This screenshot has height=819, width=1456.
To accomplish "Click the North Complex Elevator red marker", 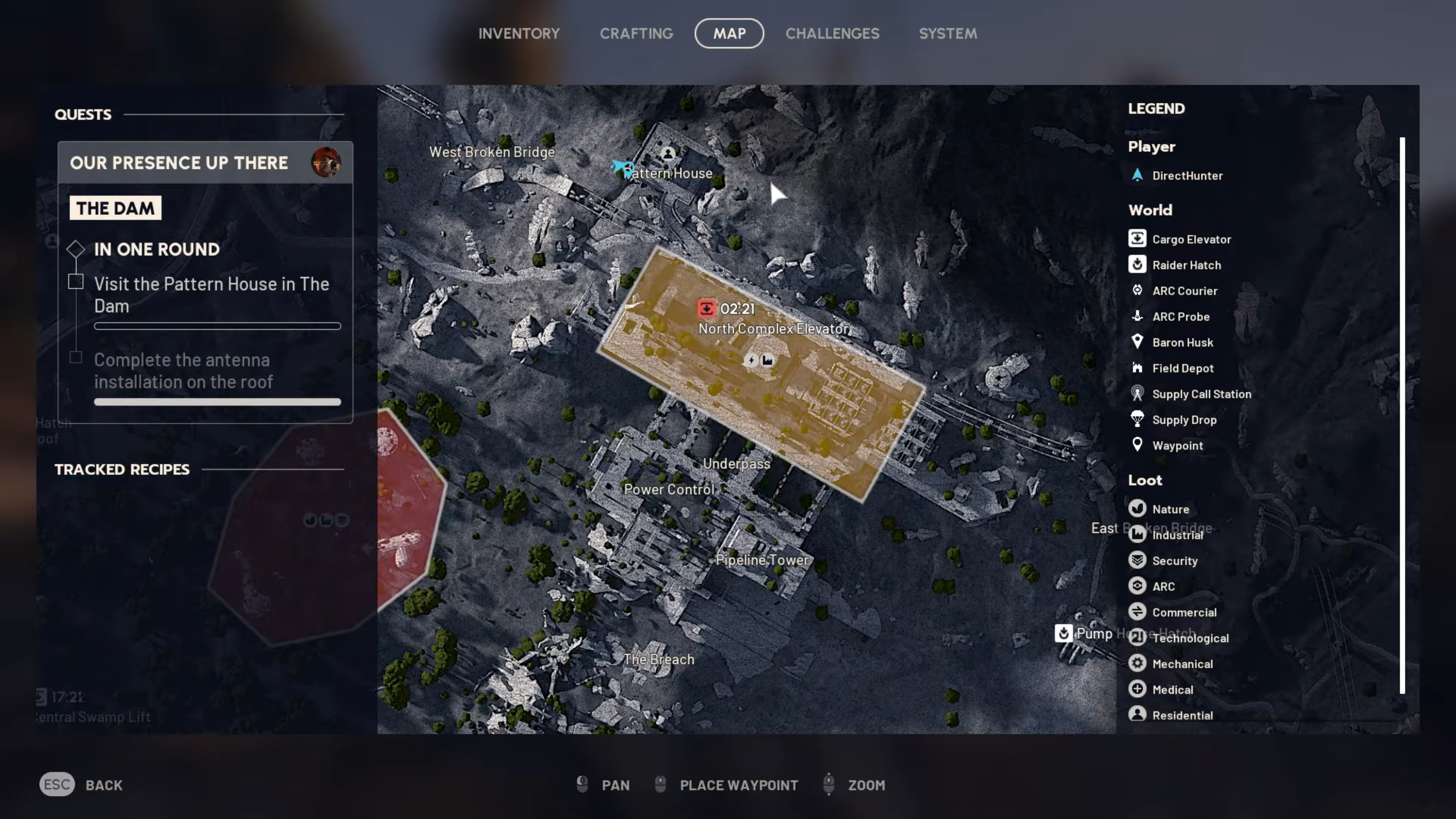I will pos(706,308).
